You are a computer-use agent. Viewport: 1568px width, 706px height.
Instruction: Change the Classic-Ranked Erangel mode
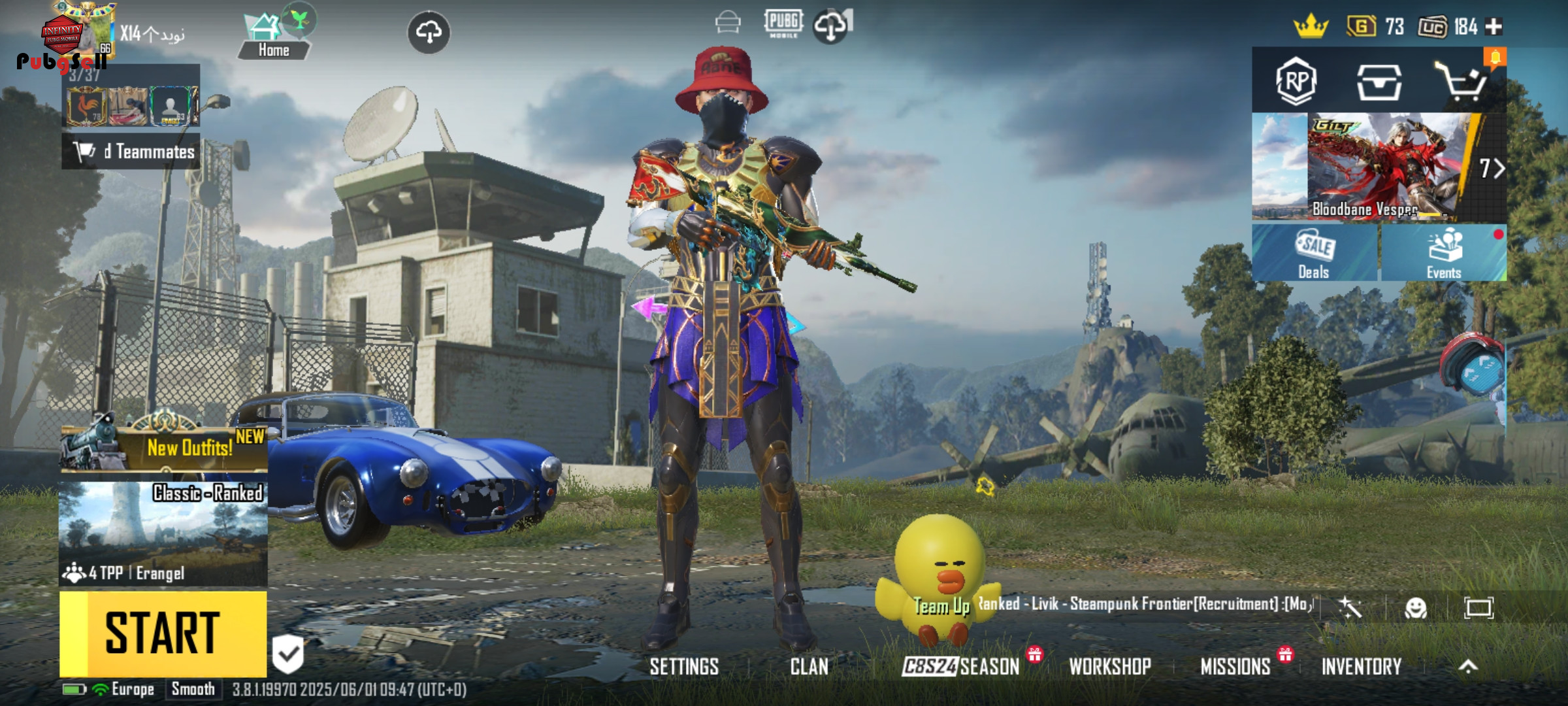click(163, 533)
